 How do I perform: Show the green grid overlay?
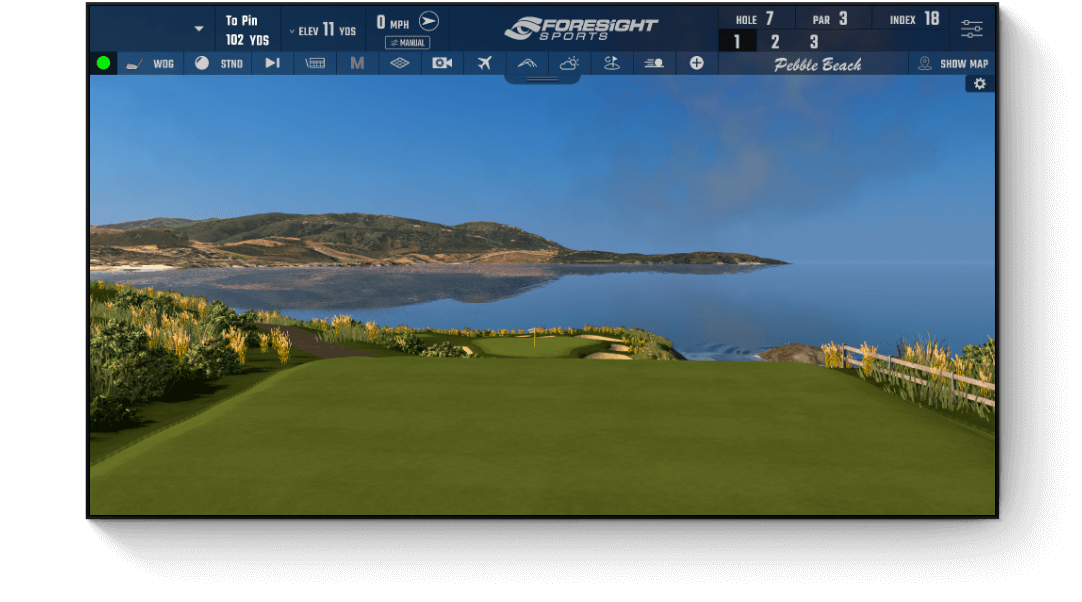pos(399,63)
